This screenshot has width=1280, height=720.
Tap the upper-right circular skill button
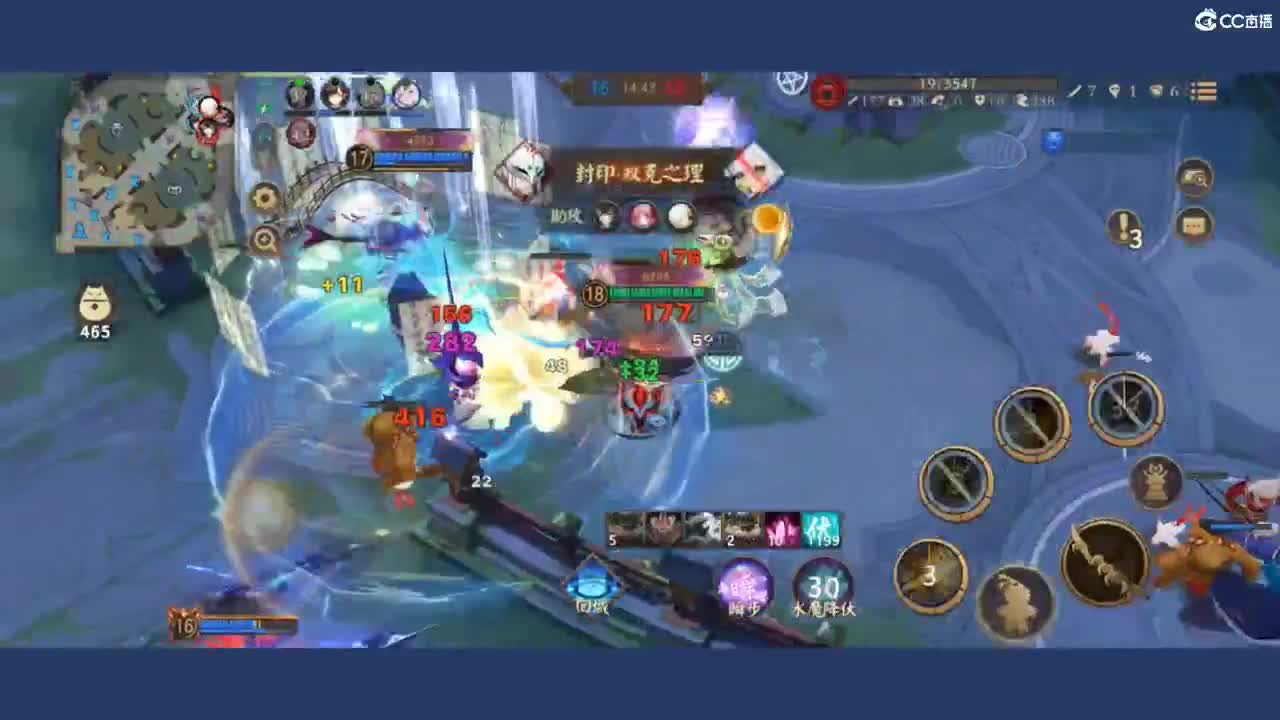(1125, 408)
